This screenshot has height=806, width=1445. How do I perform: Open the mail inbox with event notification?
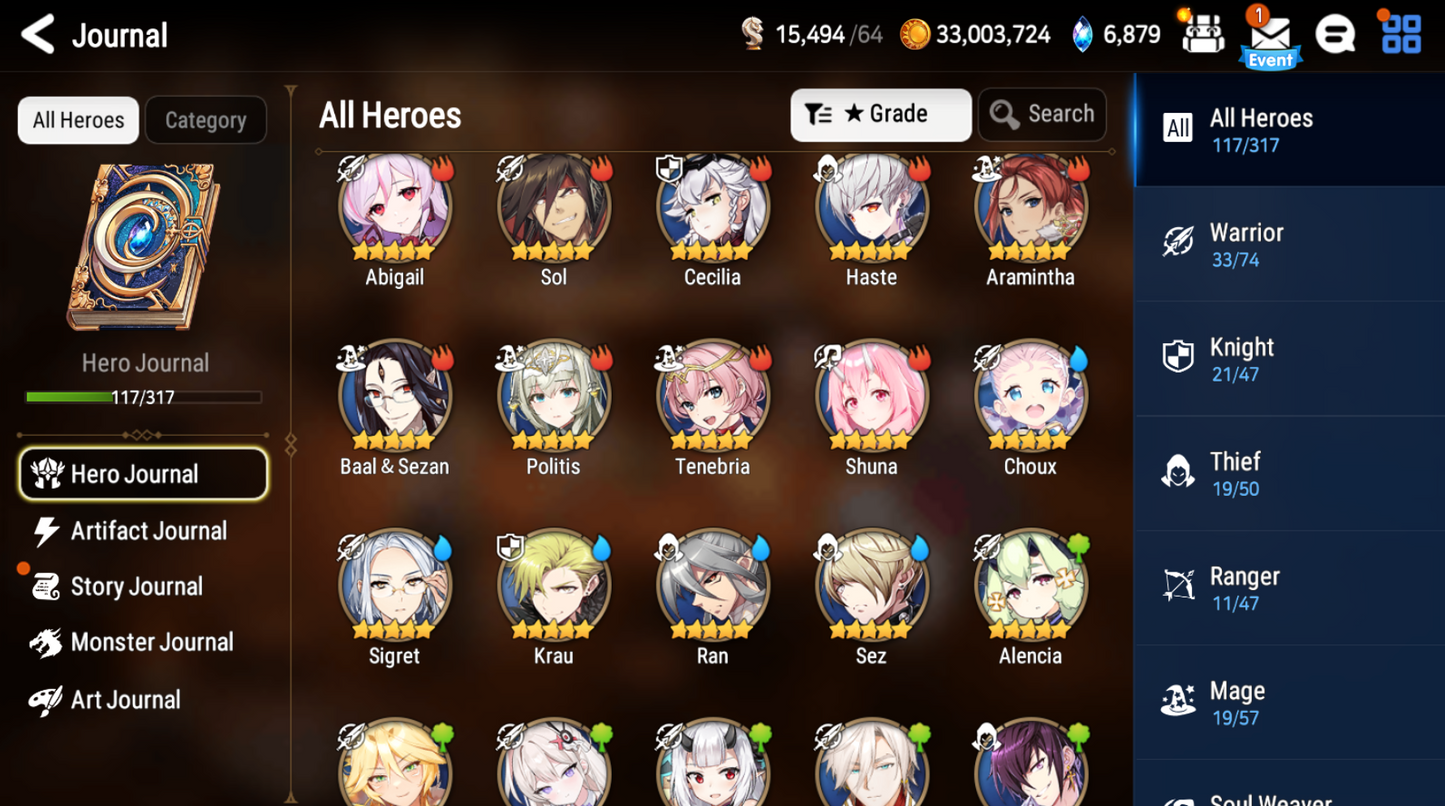click(1269, 33)
